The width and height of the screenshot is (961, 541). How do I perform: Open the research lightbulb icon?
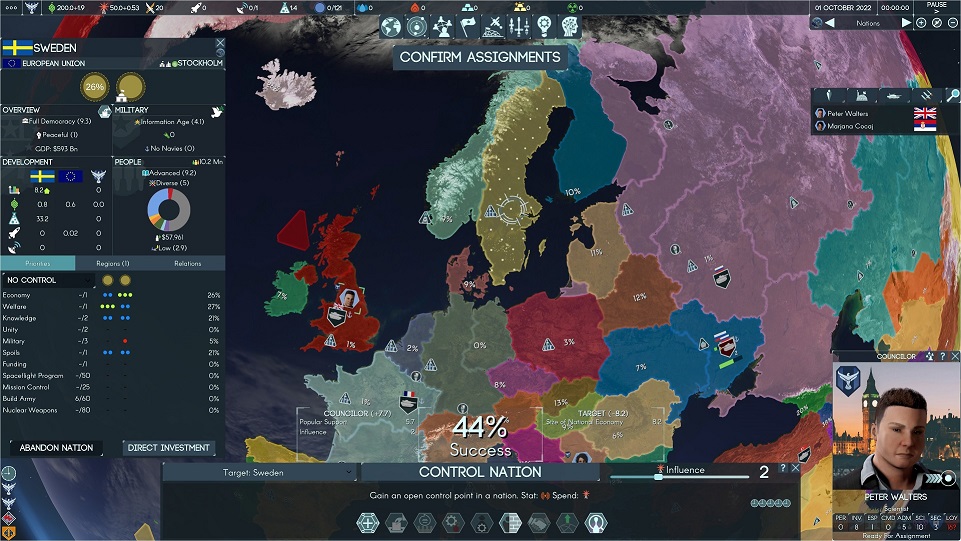coord(544,27)
